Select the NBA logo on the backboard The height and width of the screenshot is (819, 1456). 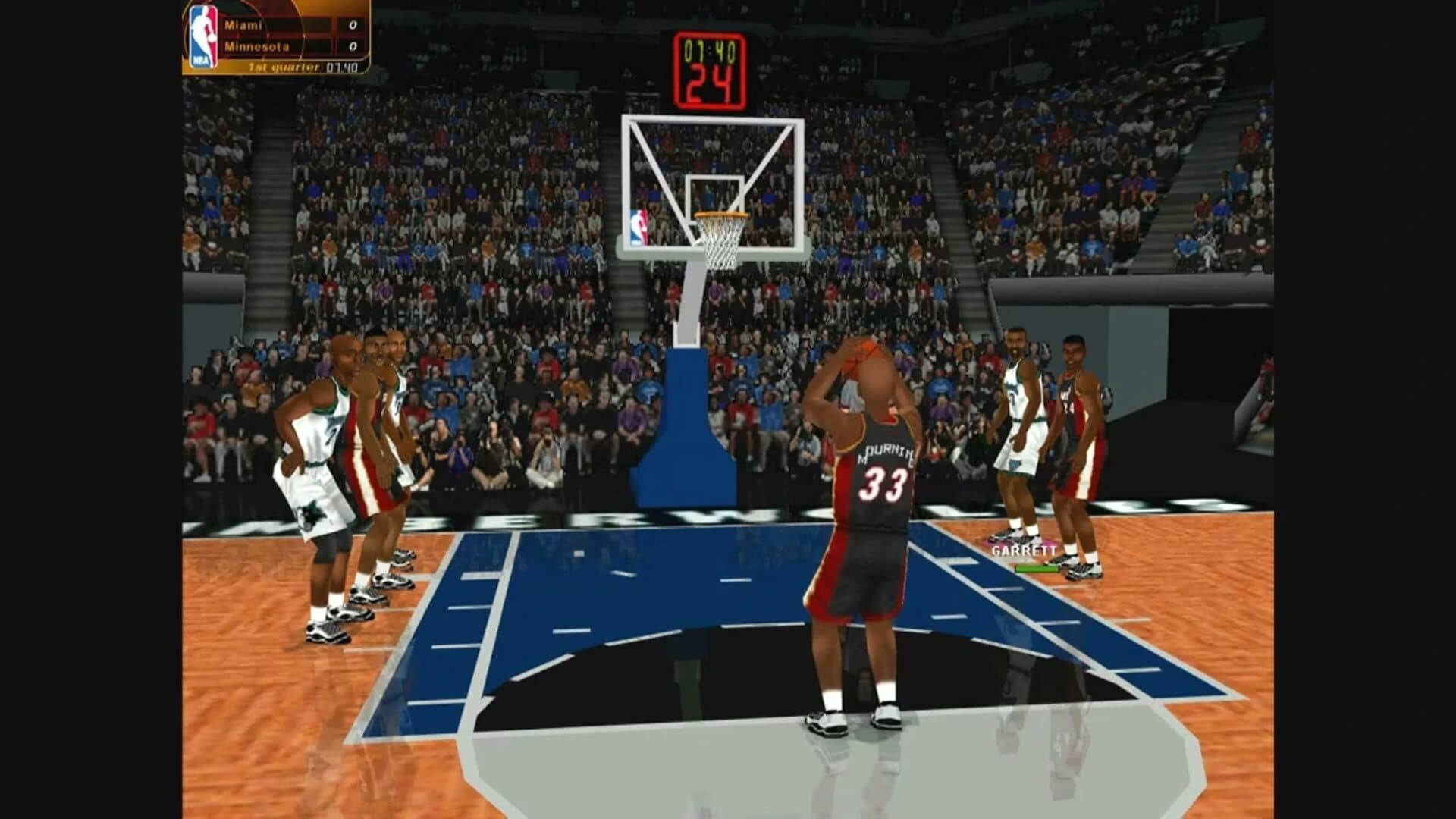(639, 225)
